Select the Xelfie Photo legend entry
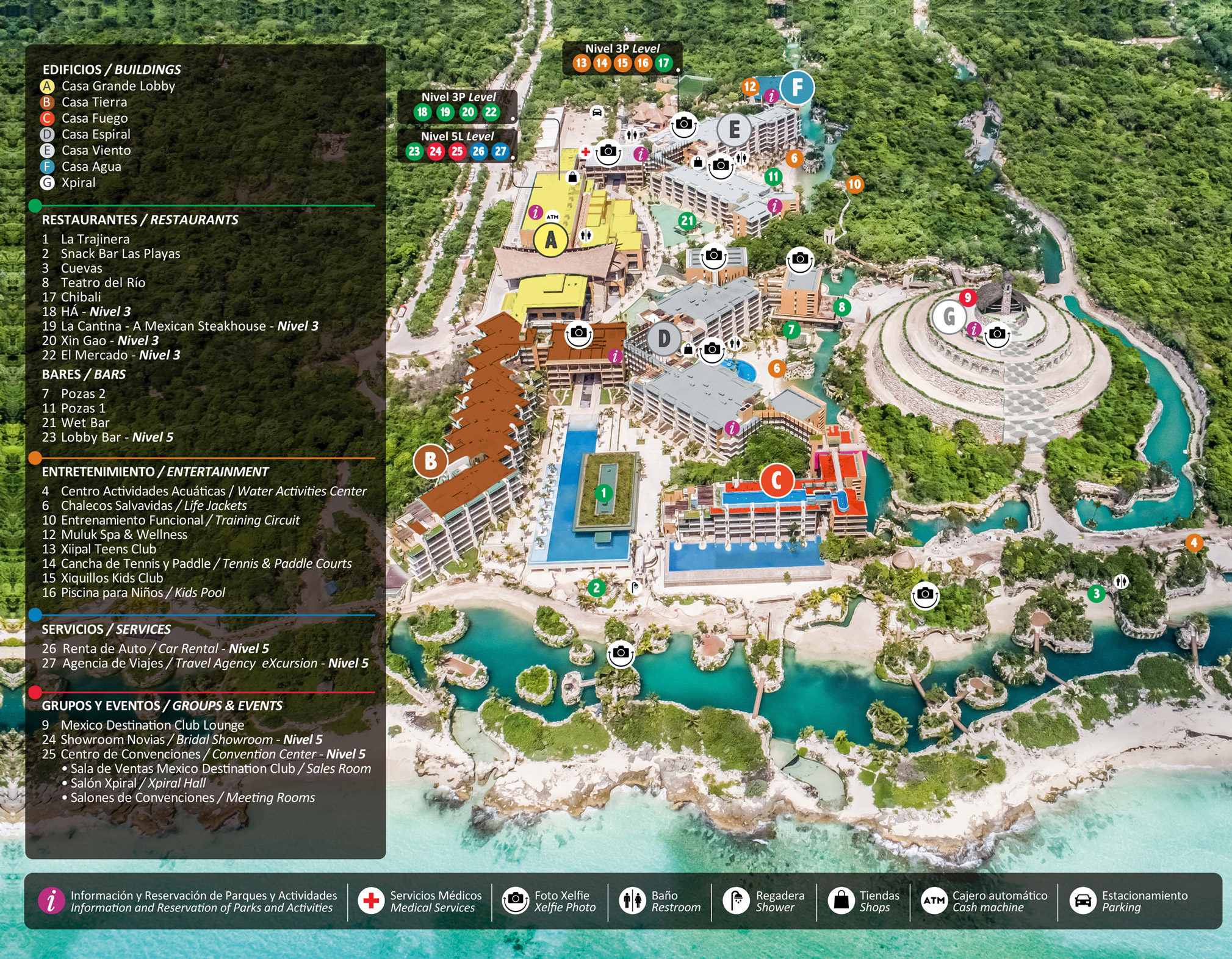The width and height of the screenshot is (1232, 959). [549, 901]
